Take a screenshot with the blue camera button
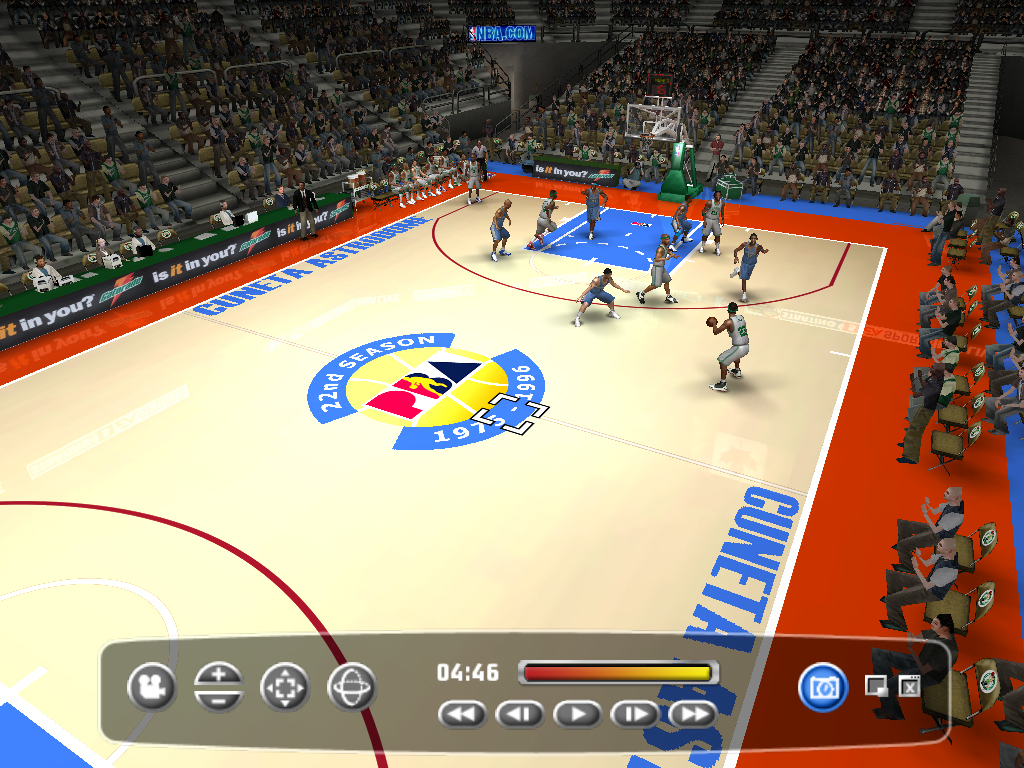The height and width of the screenshot is (768, 1024). tap(823, 687)
